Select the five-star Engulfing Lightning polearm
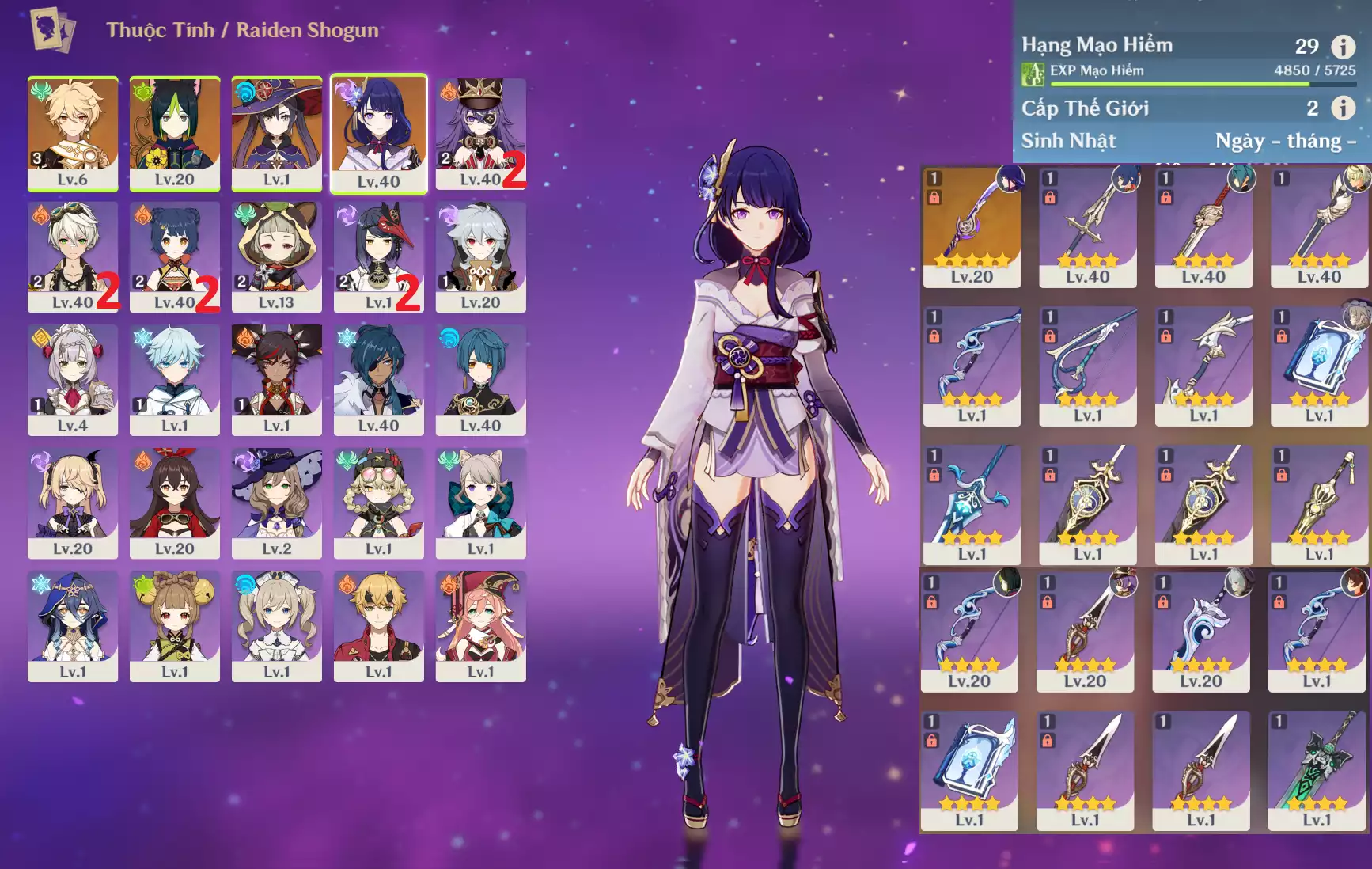 coord(972,226)
